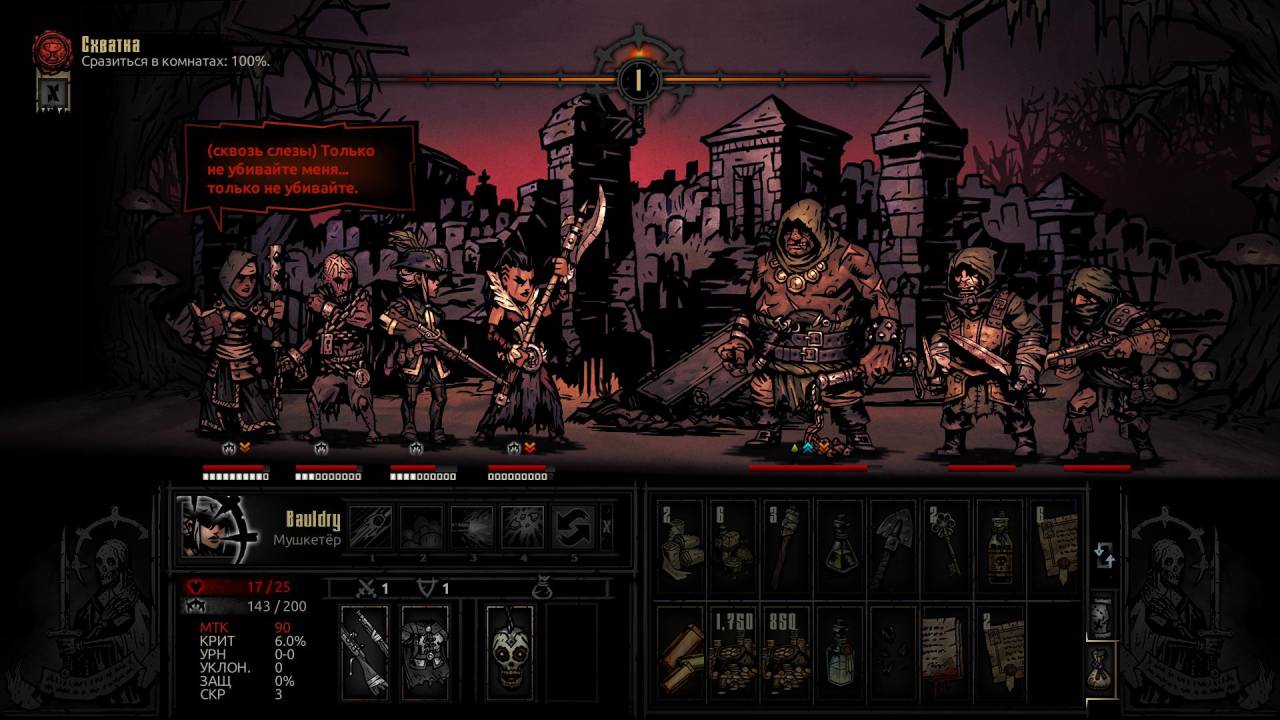1280x720 pixels.
Task: Select the equipped musket weapon slot
Action: [x=364, y=652]
